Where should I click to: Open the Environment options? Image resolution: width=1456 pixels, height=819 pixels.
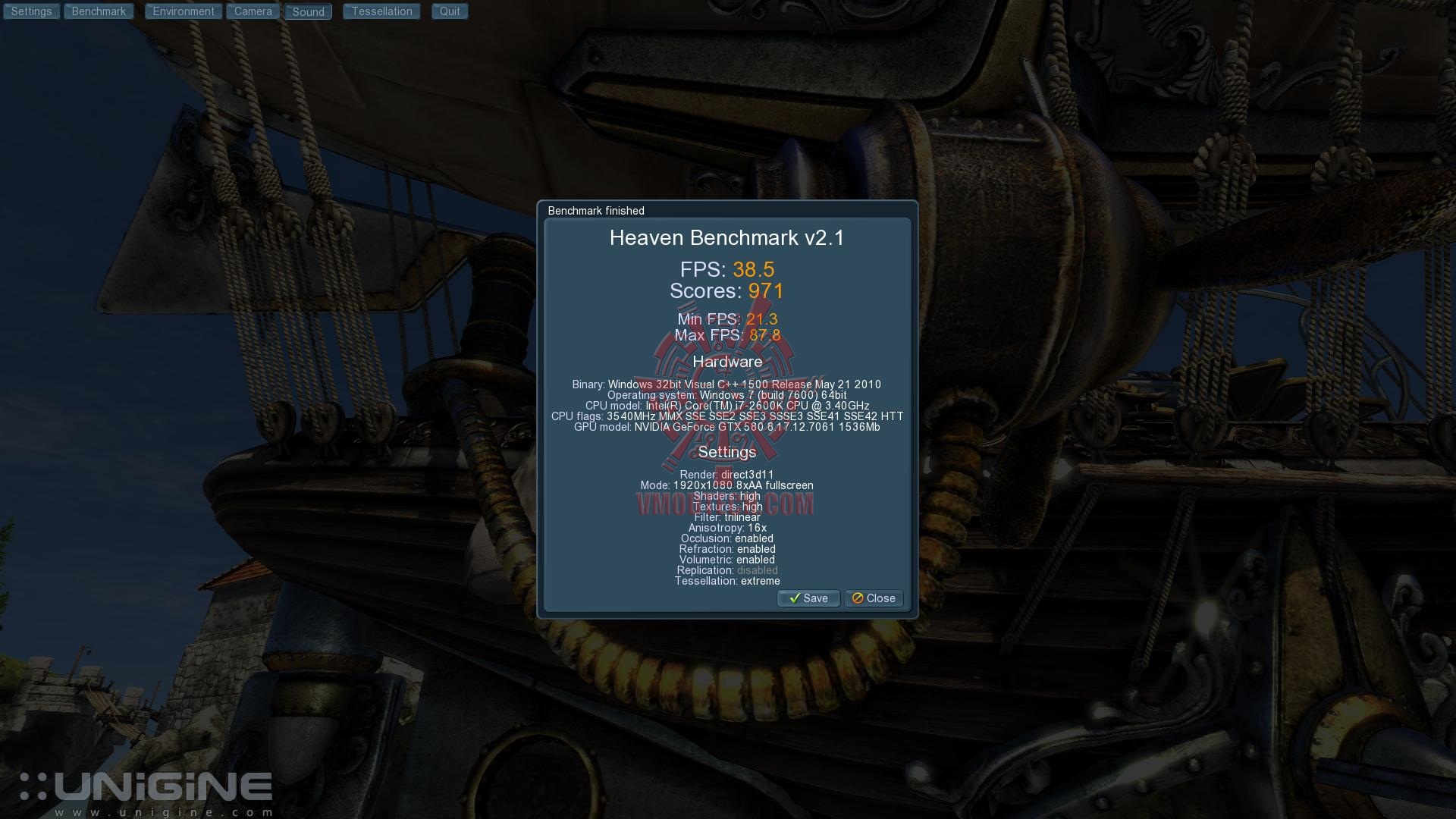click(184, 11)
